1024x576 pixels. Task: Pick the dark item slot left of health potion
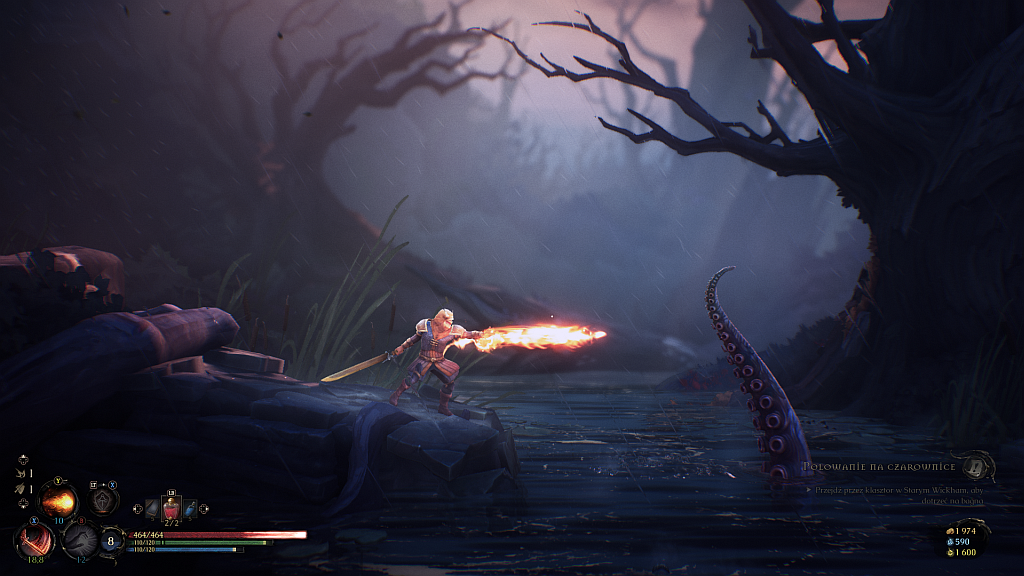click(152, 509)
